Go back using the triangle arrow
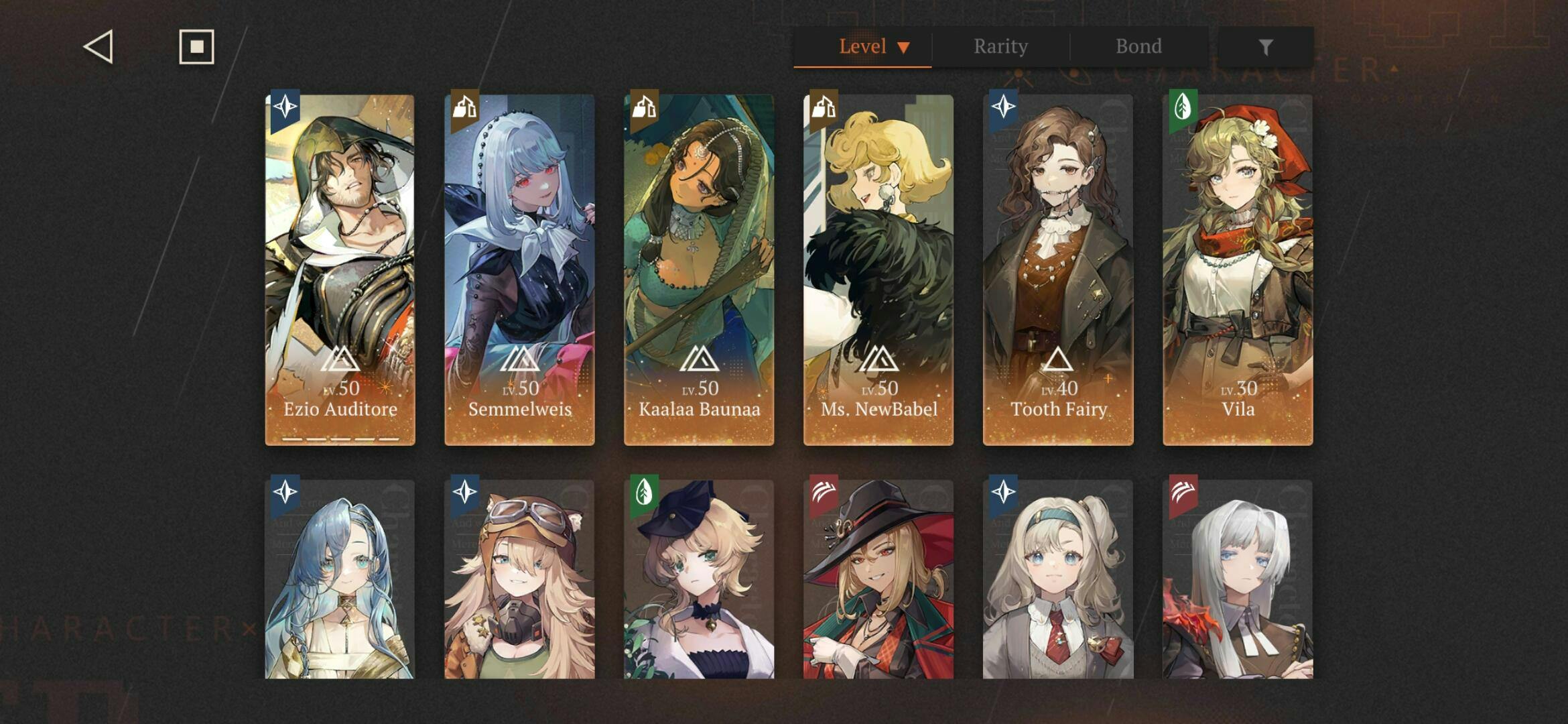1568x724 pixels. point(99,47)
